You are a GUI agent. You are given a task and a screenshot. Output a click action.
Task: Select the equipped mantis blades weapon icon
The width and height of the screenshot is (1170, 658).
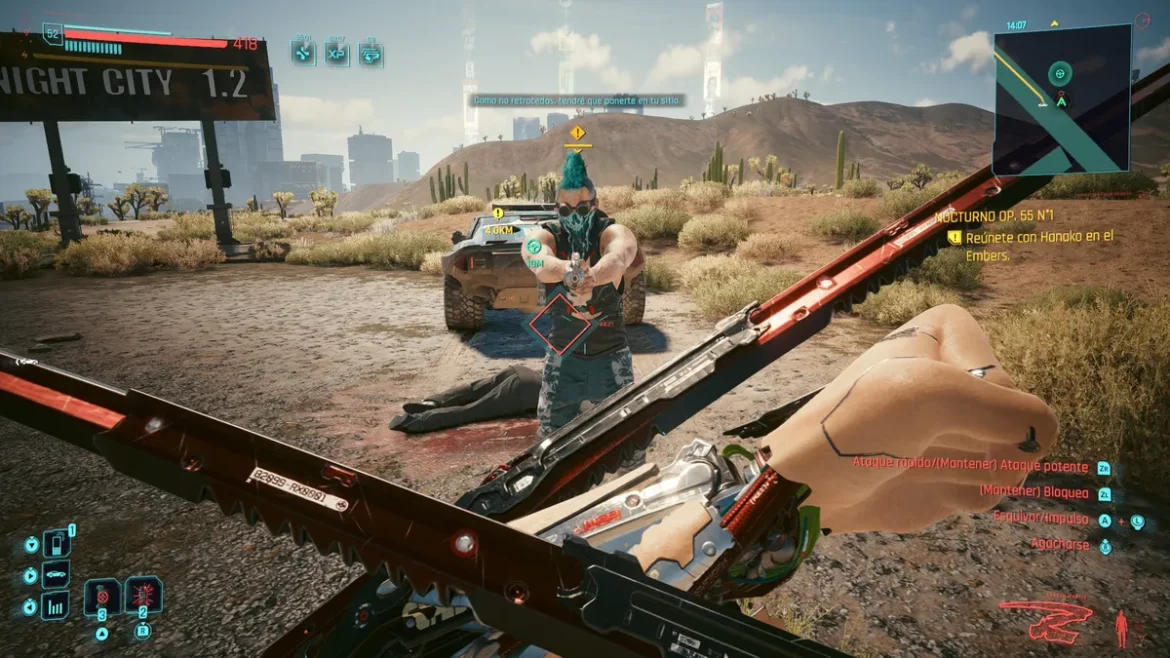click(x=1046, y=619)
